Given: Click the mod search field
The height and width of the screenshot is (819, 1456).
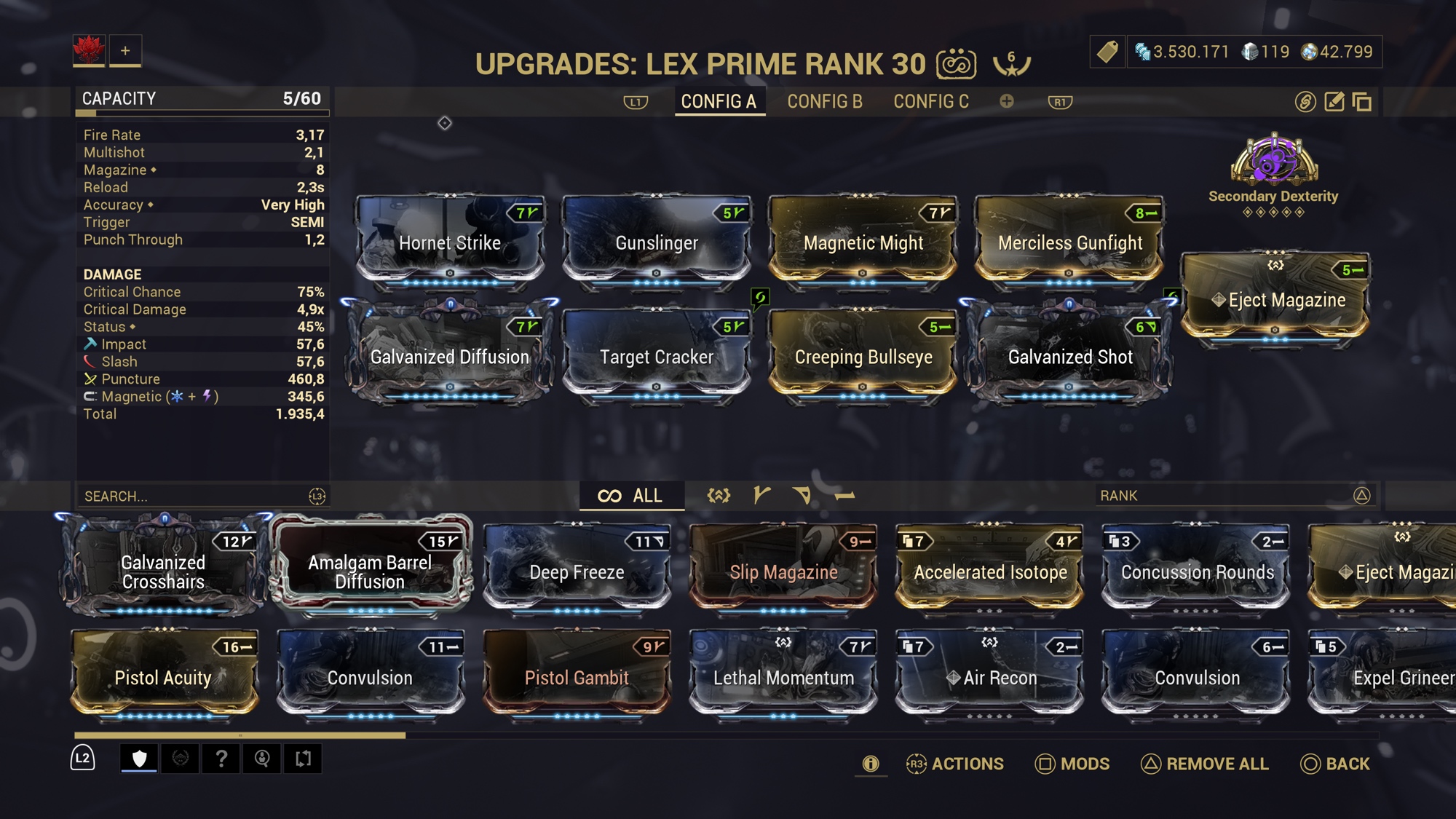Looking at the screenshot, I should pos(193,496).
